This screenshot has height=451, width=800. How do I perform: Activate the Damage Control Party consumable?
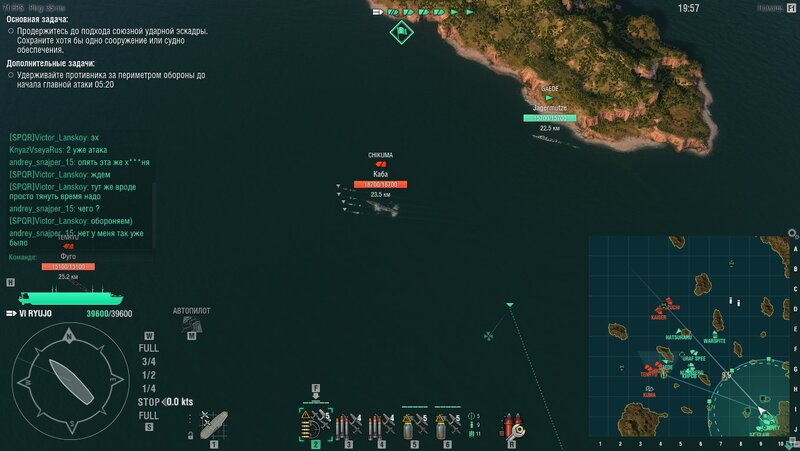[x=512, y=425]
